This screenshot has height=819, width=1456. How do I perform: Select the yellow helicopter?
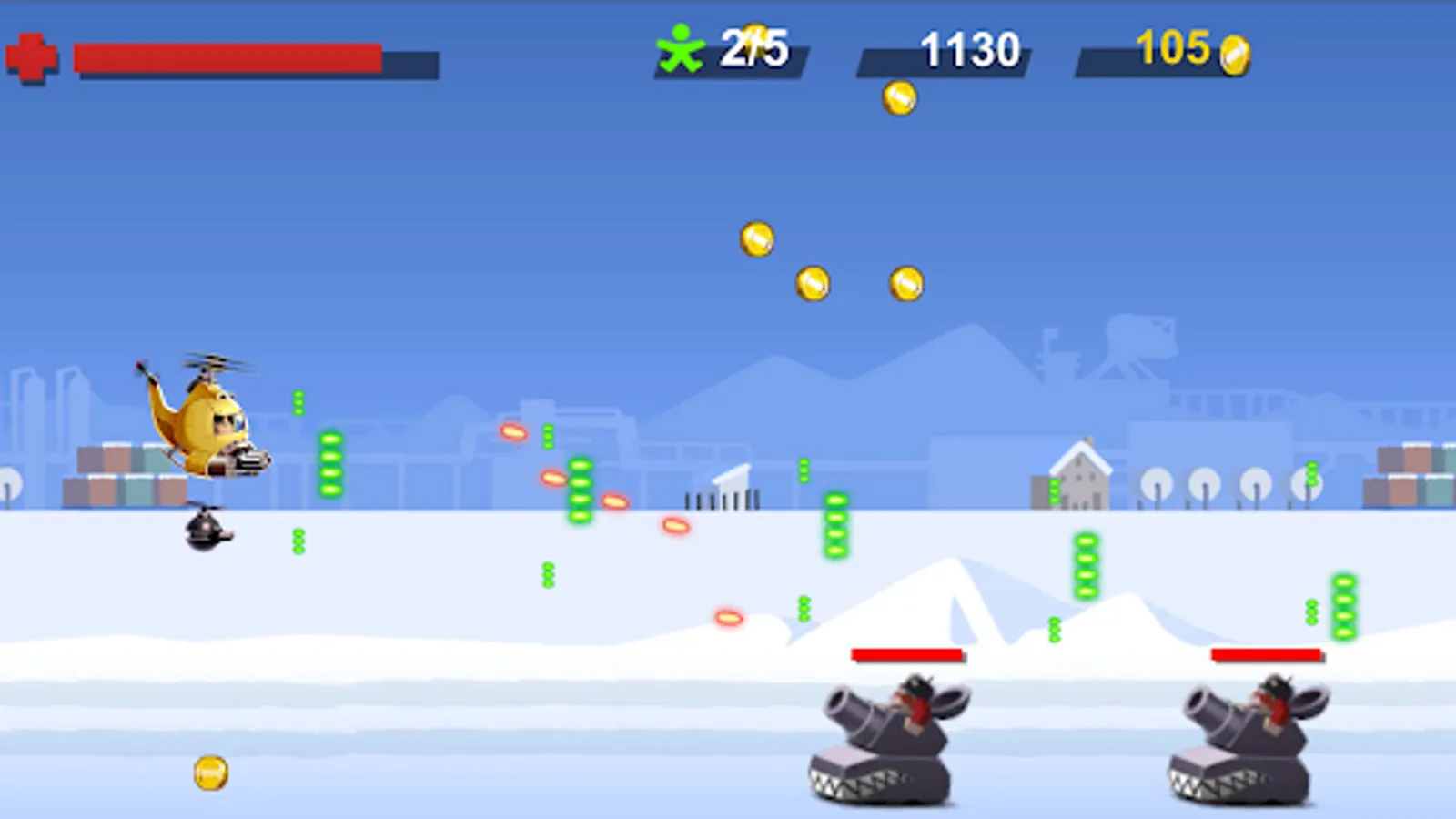click(x=207, y=419)
